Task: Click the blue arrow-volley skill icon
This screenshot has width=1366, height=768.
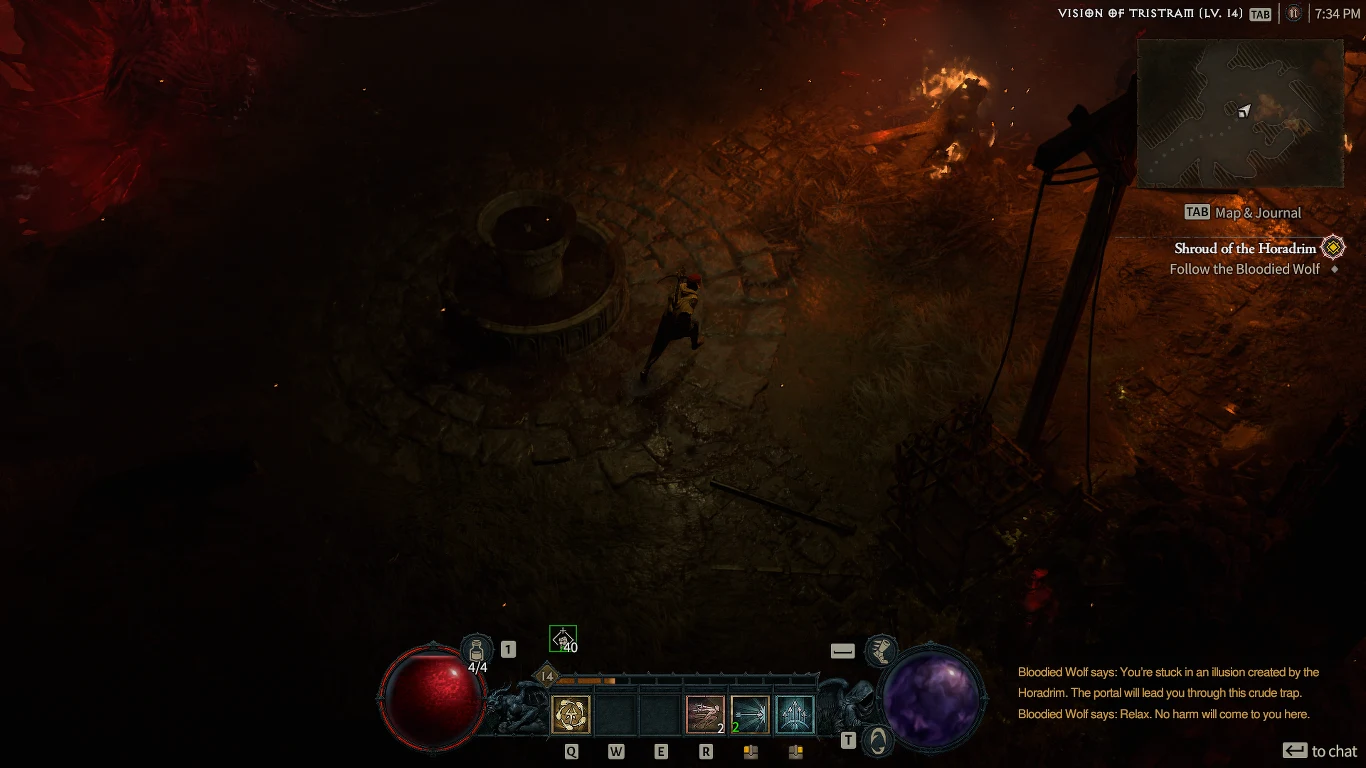Action: tap(794, 712)
